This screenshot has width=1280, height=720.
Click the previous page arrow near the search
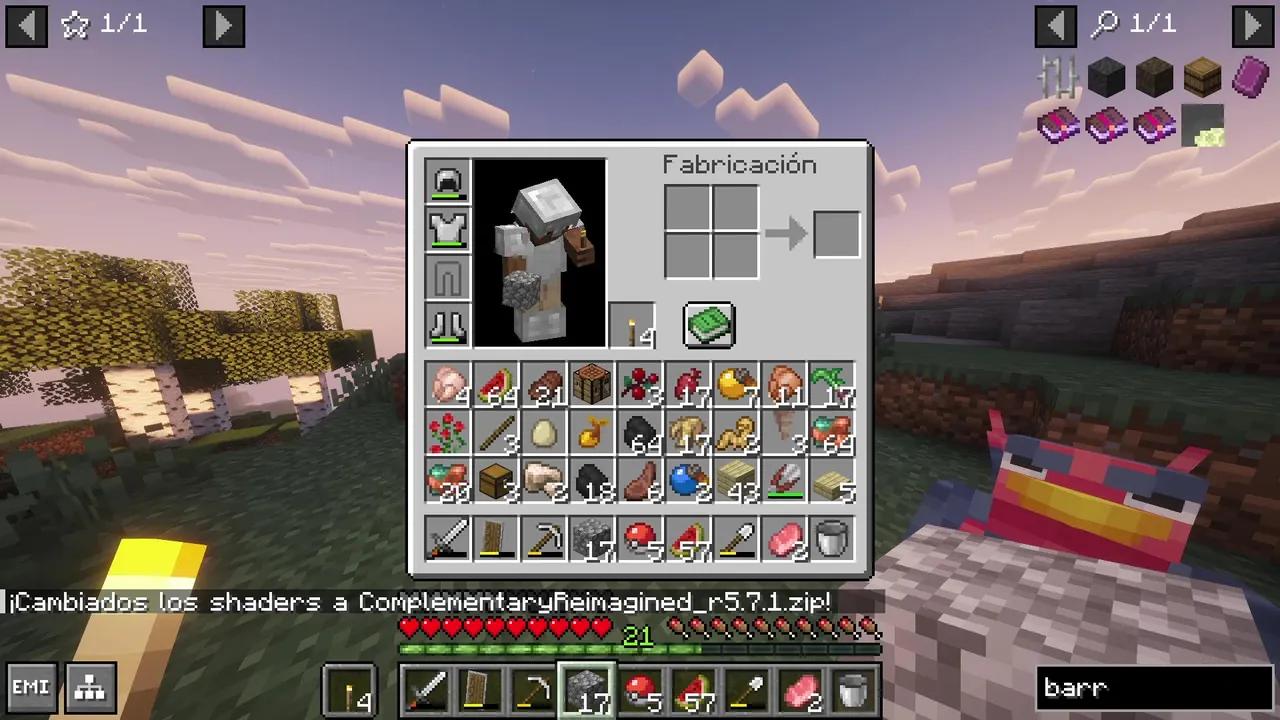tap(1056, 25)
